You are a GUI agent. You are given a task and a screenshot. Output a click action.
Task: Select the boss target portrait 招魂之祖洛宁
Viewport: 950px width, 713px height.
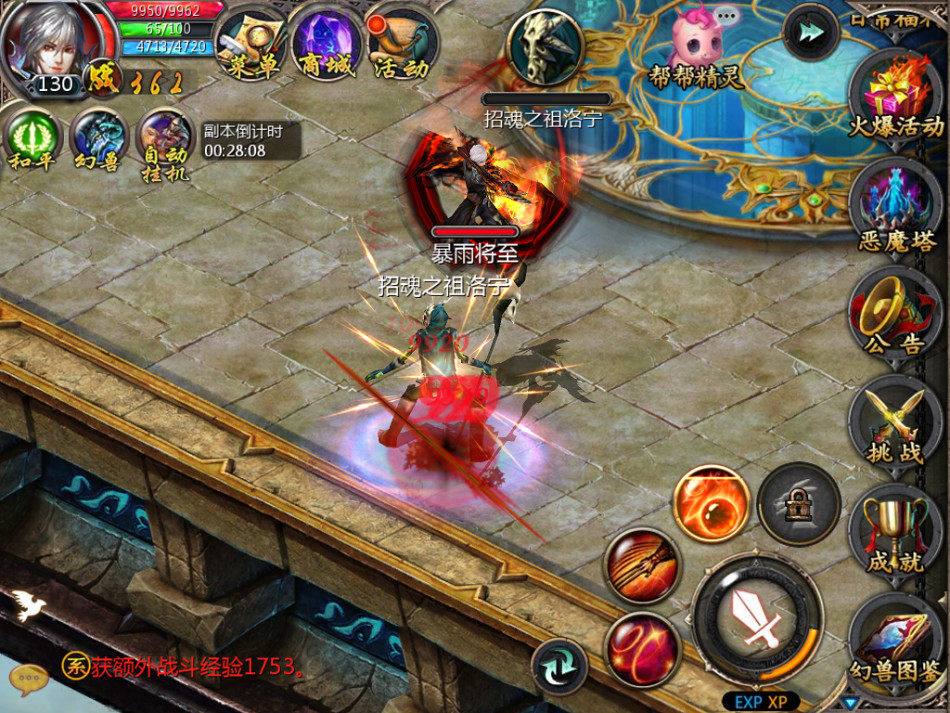point(545,47)
